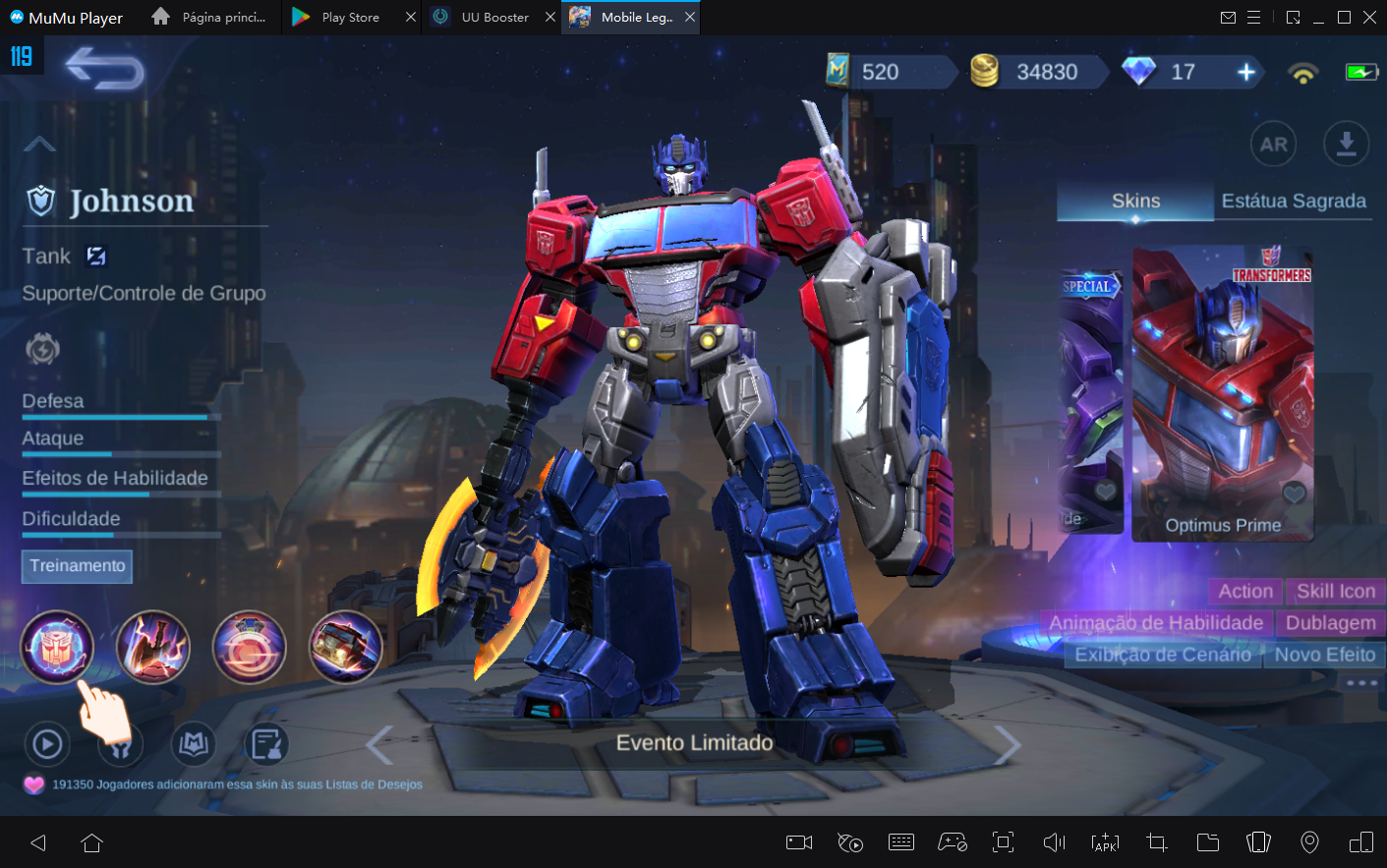The image size is (1387, 868).
Task: Open the equipment loadout icon
Action: coord(120,744)
